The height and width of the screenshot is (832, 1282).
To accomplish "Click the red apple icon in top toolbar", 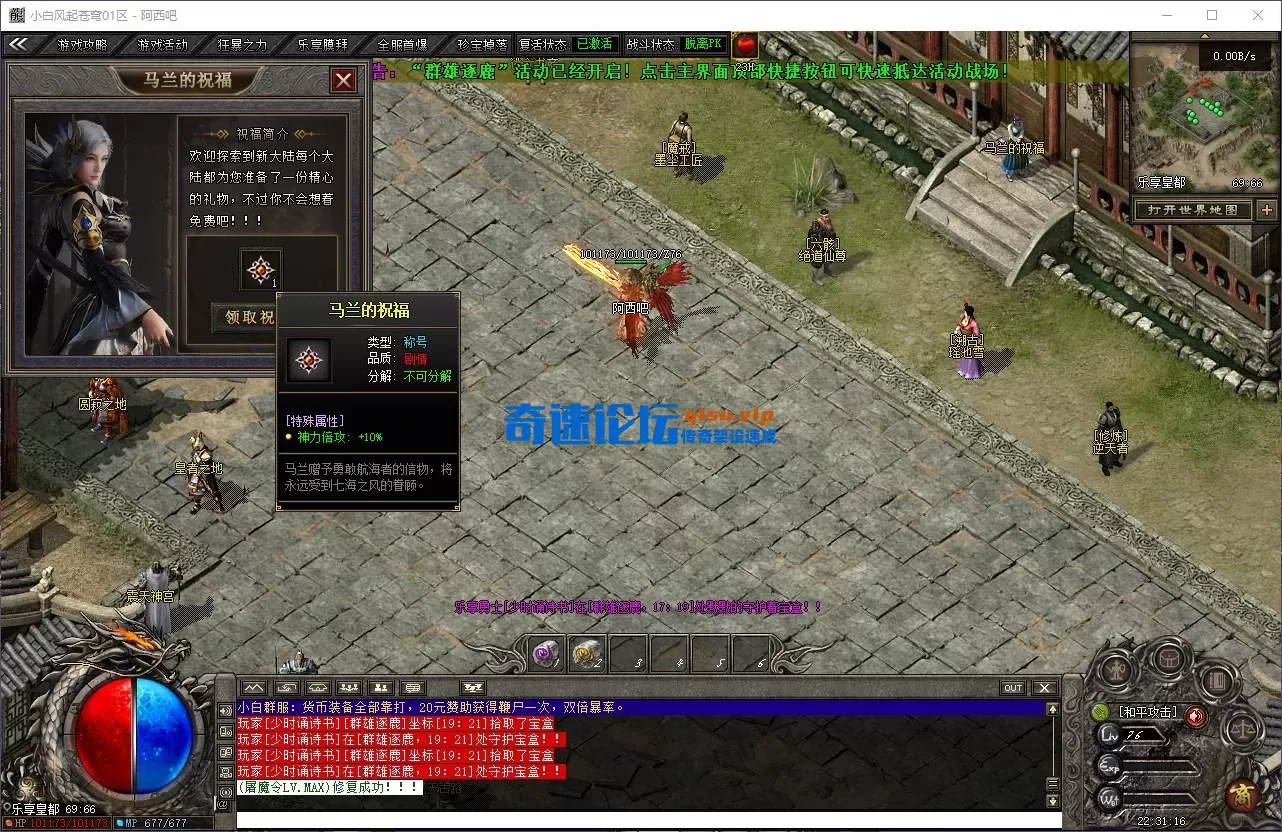I will click(x=746, y=44).
